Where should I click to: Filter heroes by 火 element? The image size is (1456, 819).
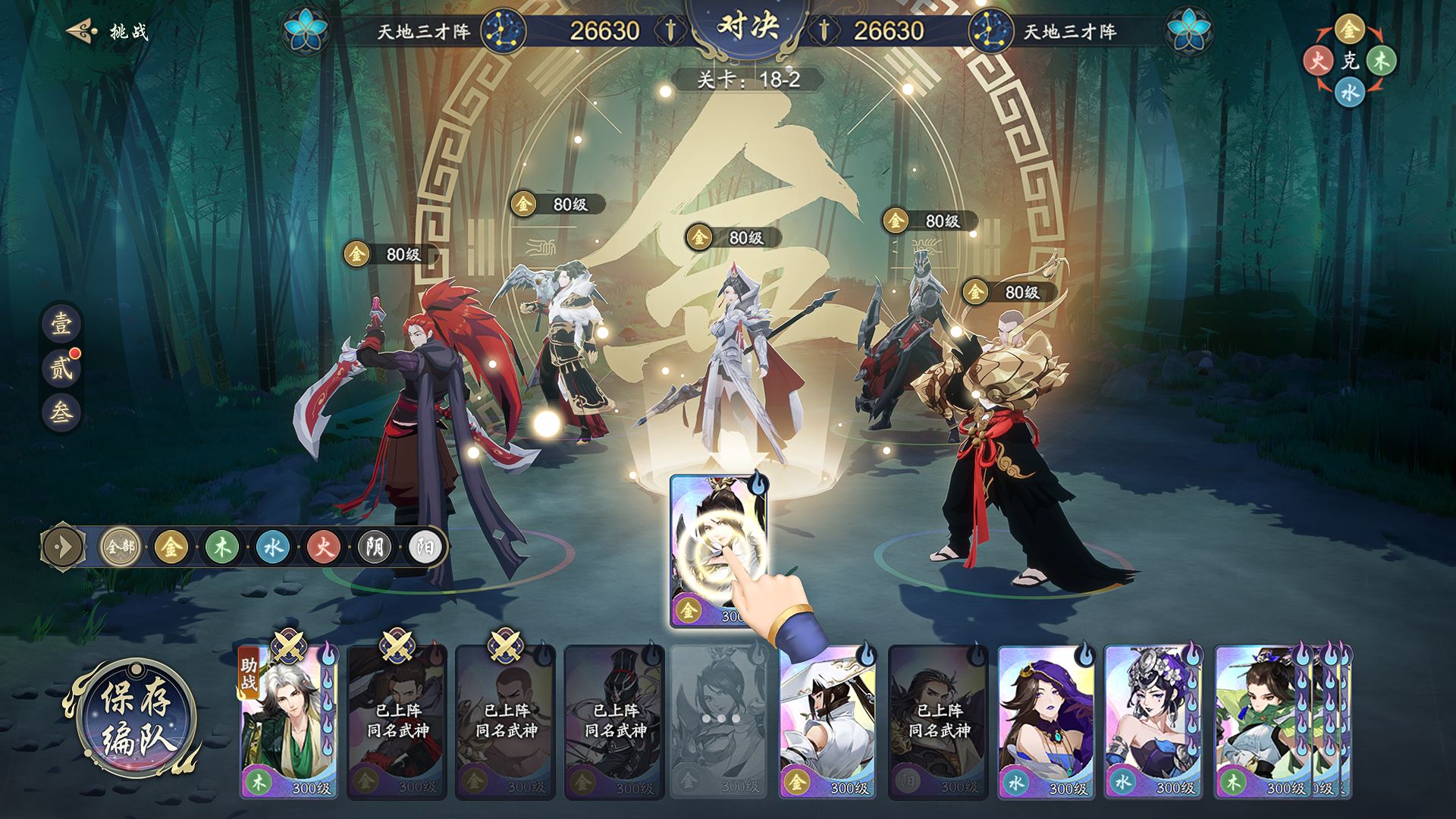tap(323, 547)
